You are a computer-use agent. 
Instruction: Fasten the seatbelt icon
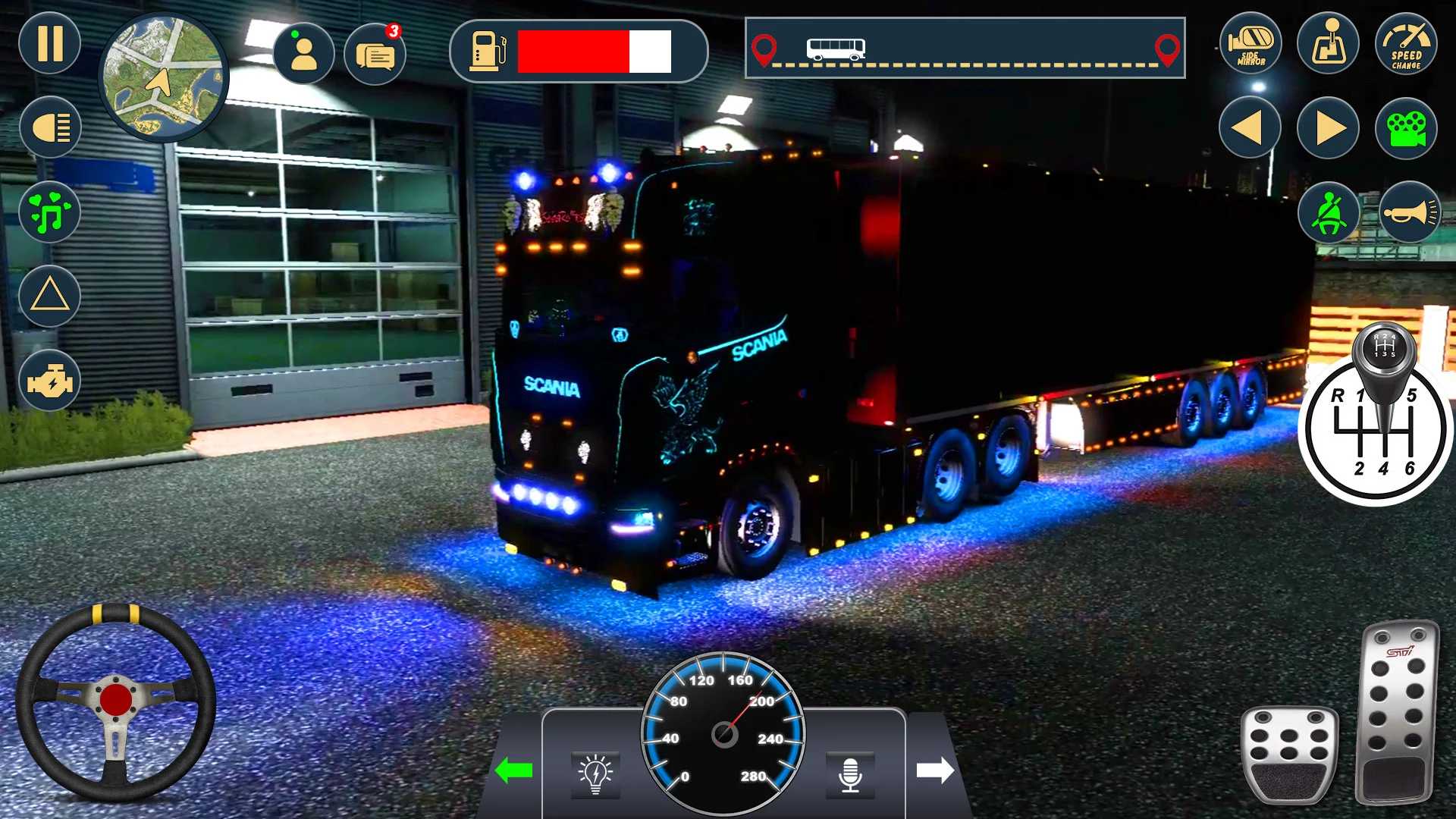[x=1329, y=213]
